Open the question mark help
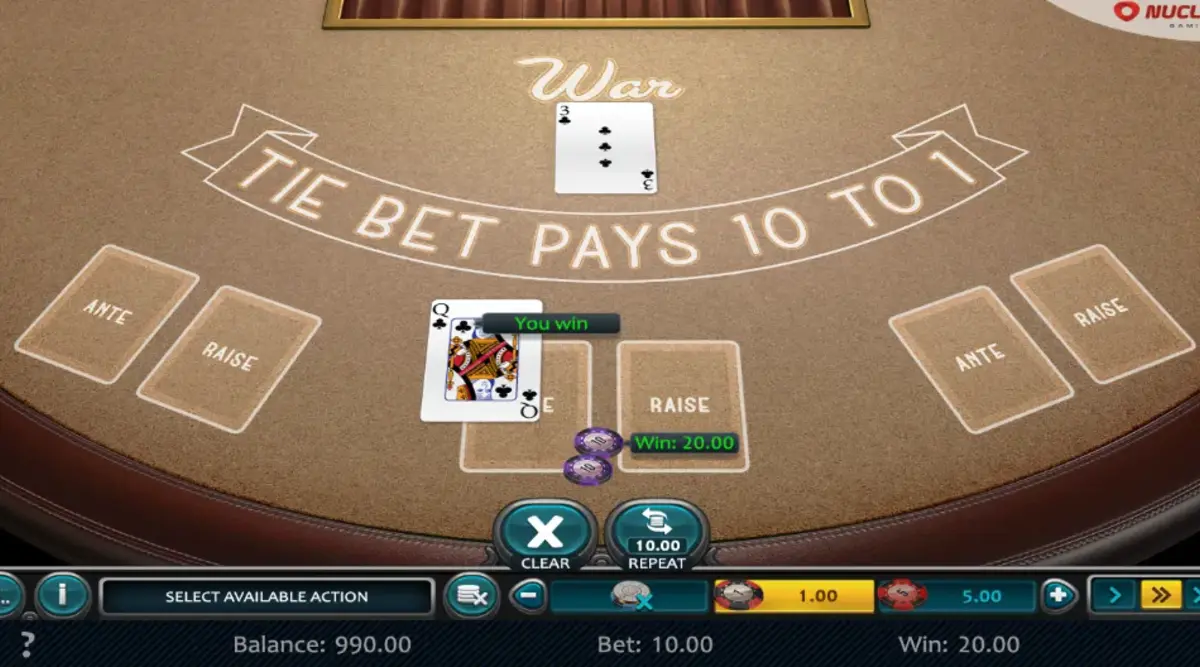This screenshot has height=667, width=1200. (x=27, y=644)
